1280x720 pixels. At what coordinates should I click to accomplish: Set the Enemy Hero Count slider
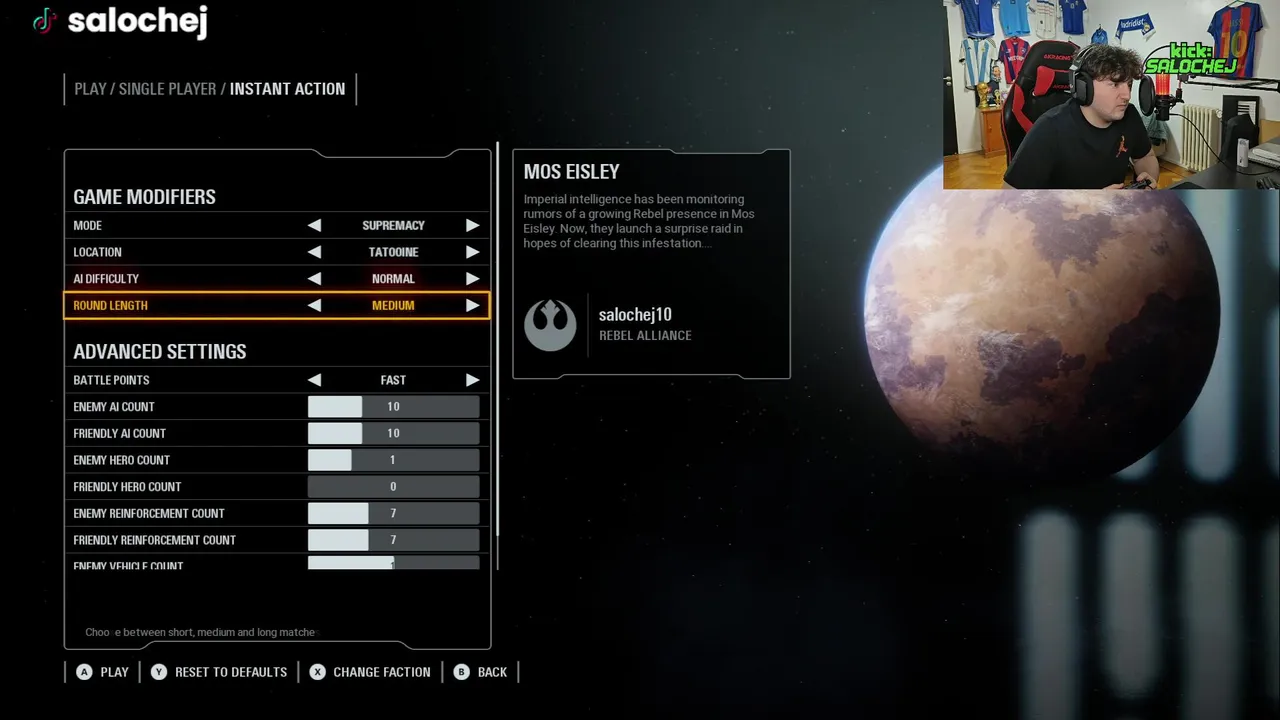pos(393,460)
